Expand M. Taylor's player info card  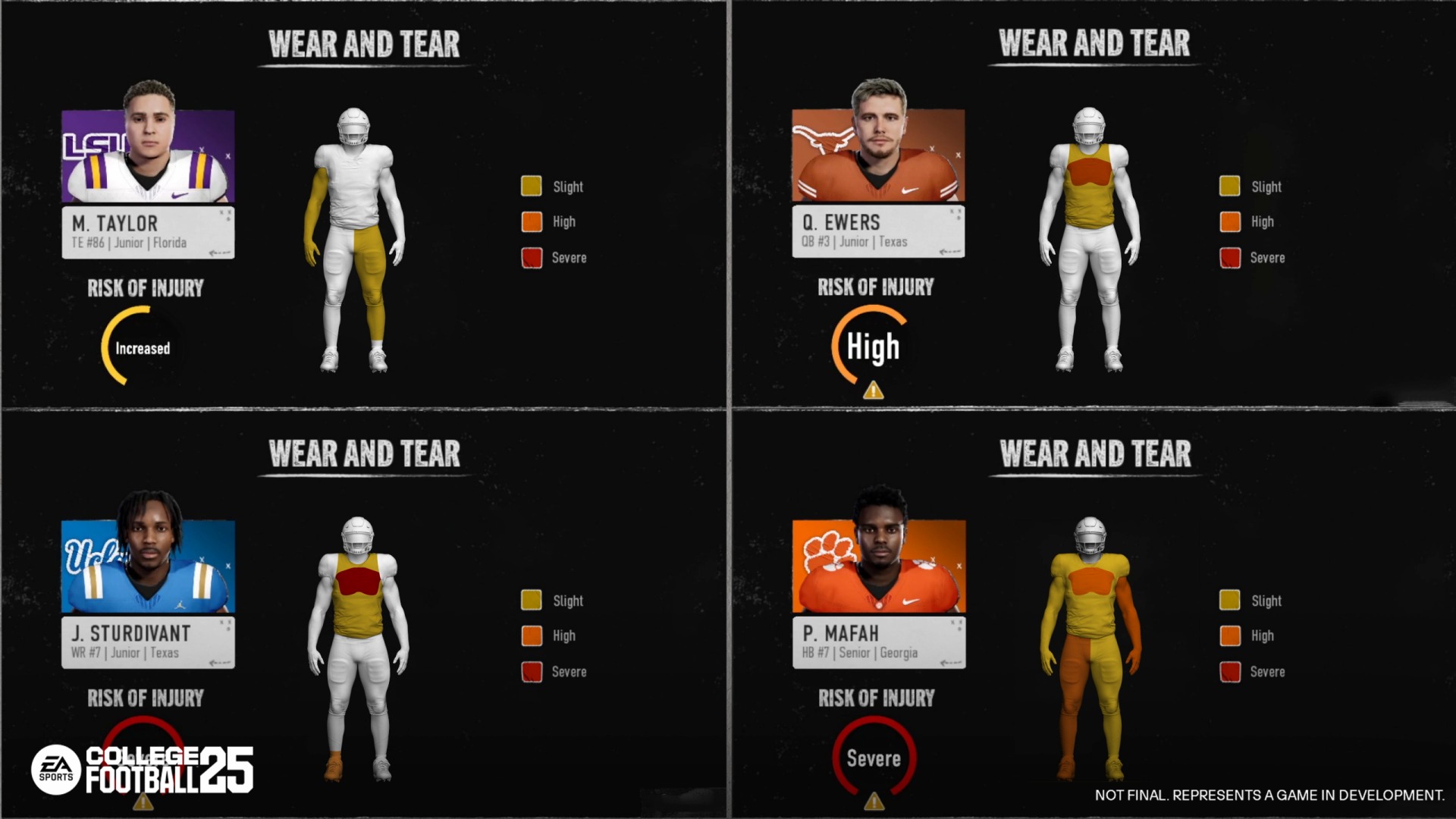point(148,232)
